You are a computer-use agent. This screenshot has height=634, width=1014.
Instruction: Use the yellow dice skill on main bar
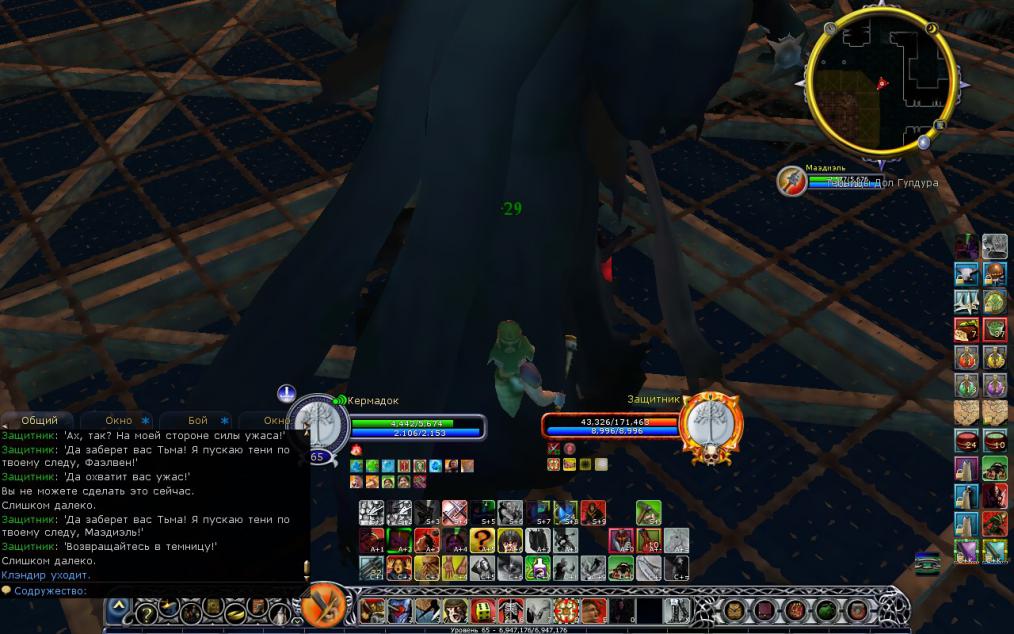pos(483,609)
